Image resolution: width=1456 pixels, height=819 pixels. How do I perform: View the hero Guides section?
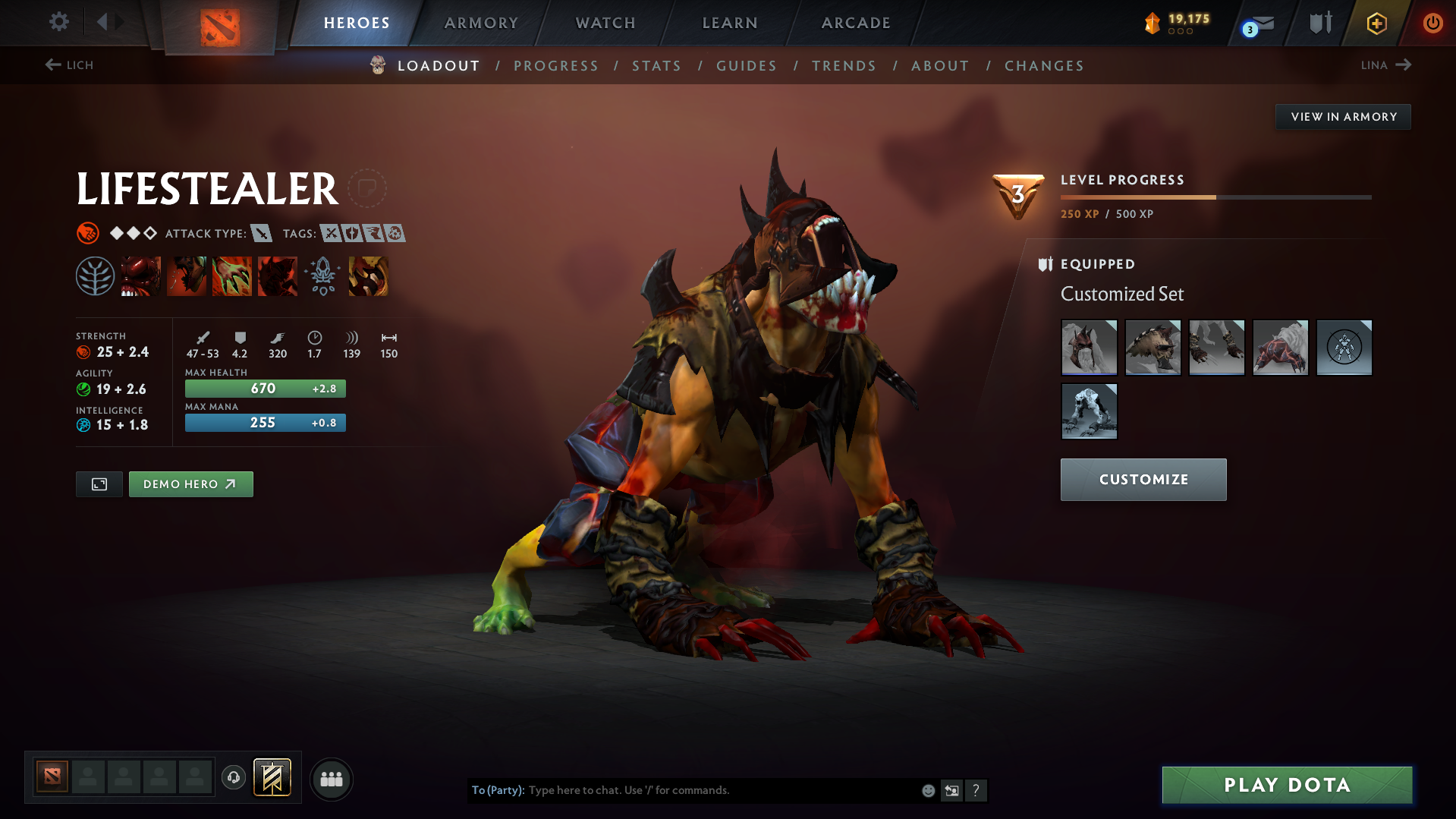click(x=747, y=66)
